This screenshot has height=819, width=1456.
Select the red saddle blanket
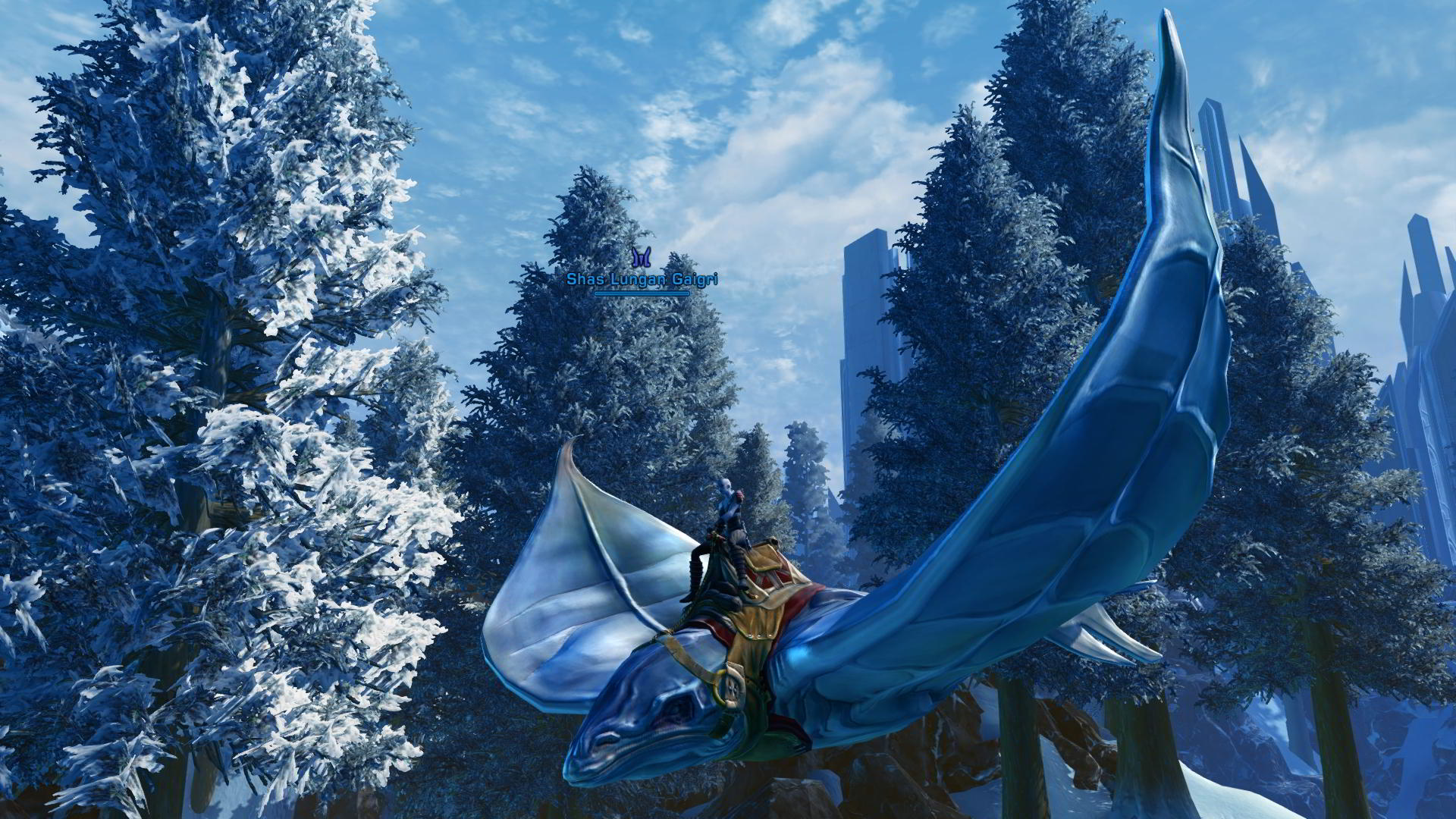click(x=800, y=599)
